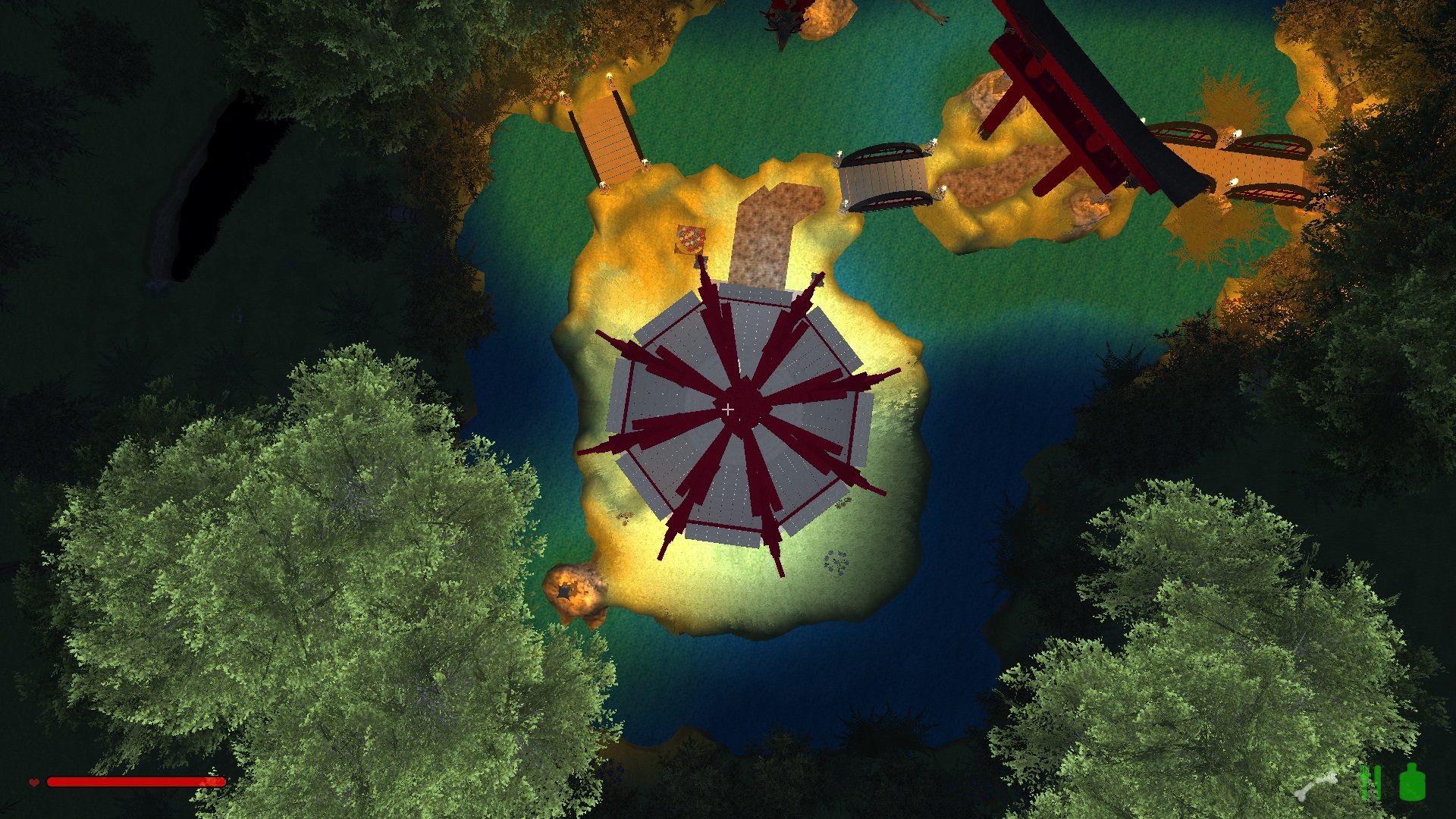Click the green water bottle thirst icon
Screen dimensions: 1456x819
tap(1412, 782)
